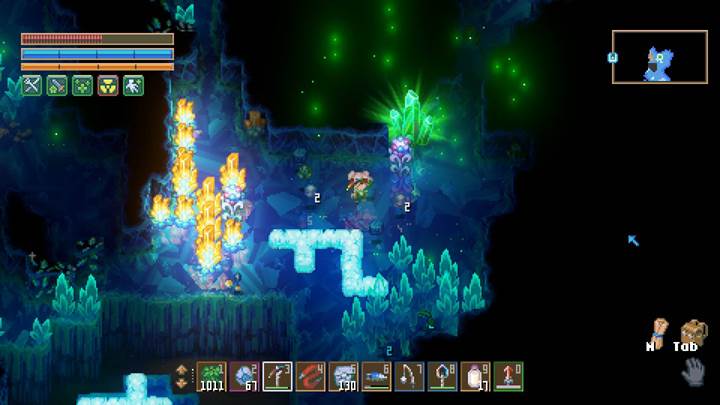The width and height of the screenshot is (720, 405).
Task: Select the blue ore stack of 67
Action: [245, 376]
